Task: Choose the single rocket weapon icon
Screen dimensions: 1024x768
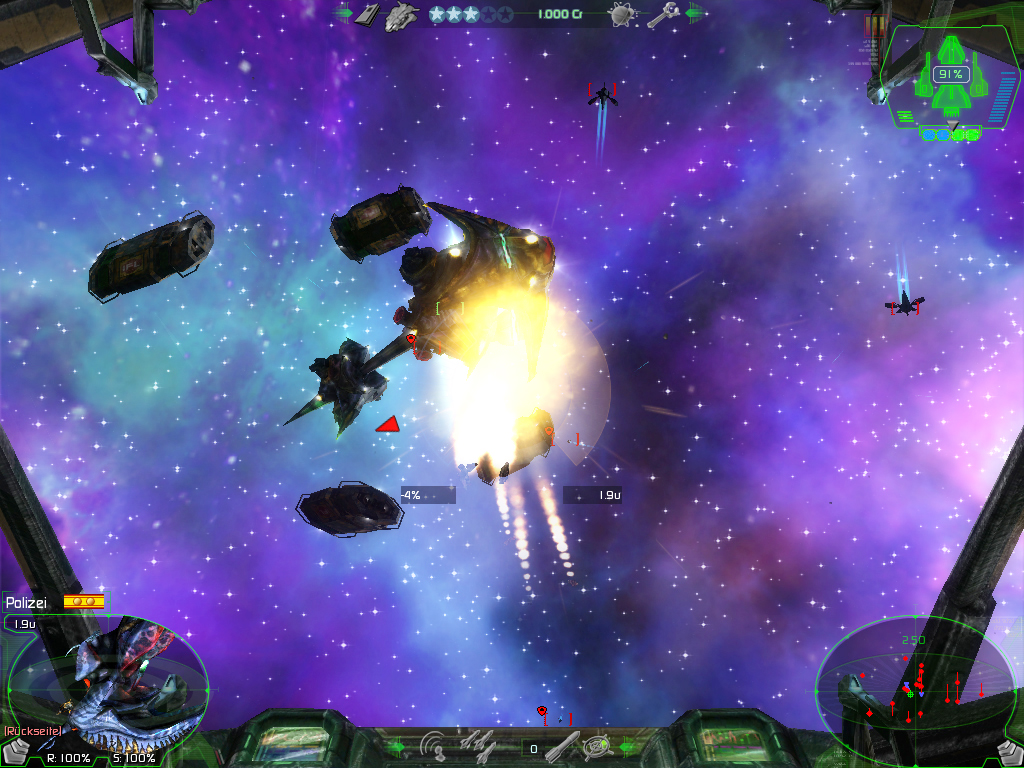Action: [x=561, y=745]
